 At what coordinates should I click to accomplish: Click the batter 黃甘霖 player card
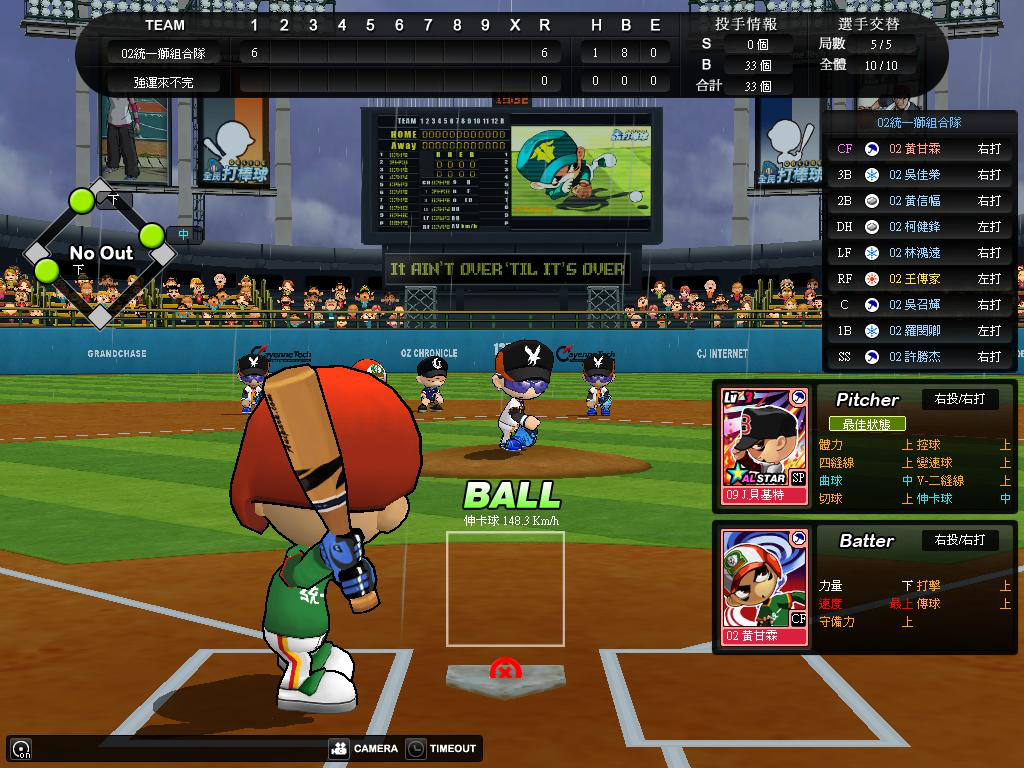[765, 587]
